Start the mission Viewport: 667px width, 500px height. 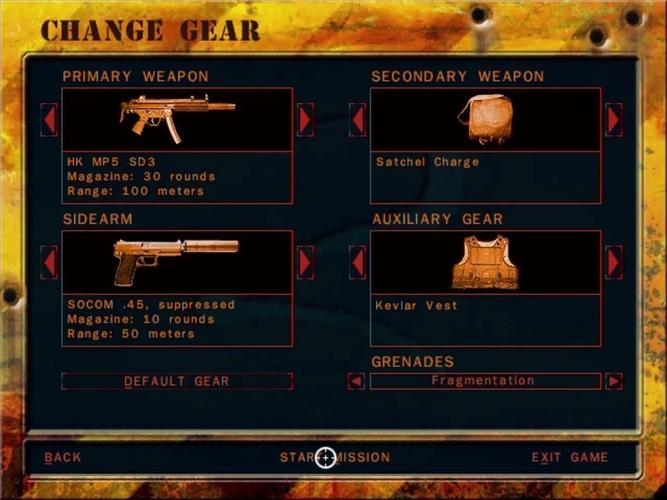coord(335,458)
